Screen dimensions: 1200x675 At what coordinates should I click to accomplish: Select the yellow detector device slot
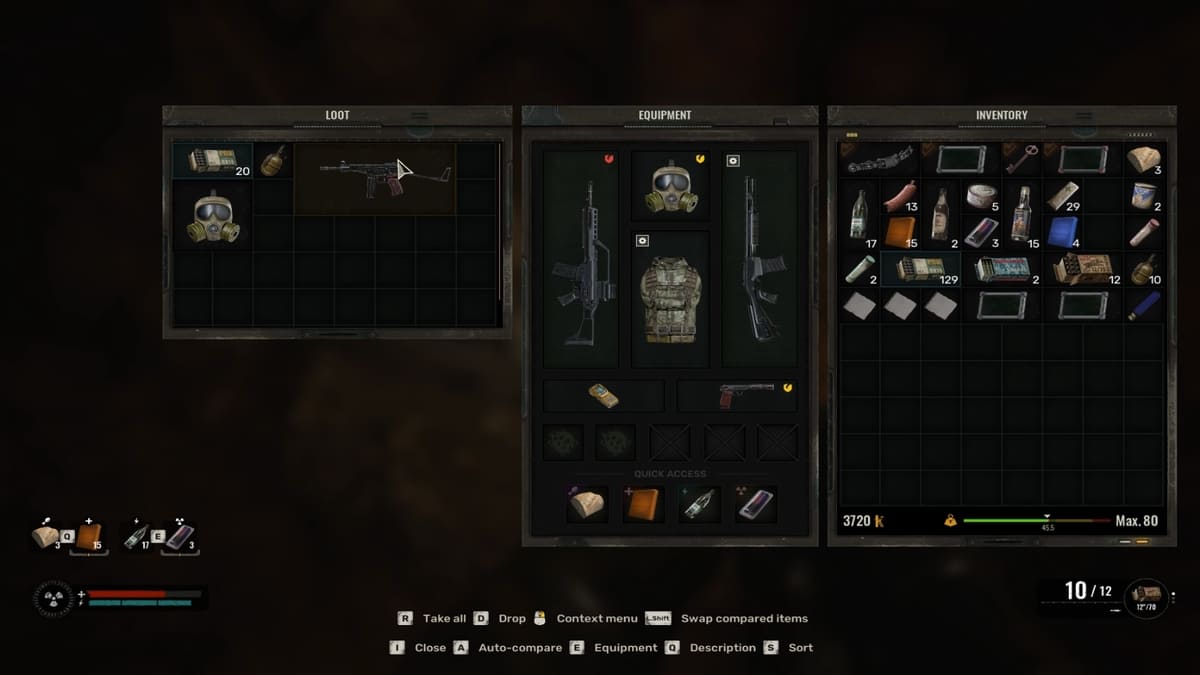click(603, 396)
